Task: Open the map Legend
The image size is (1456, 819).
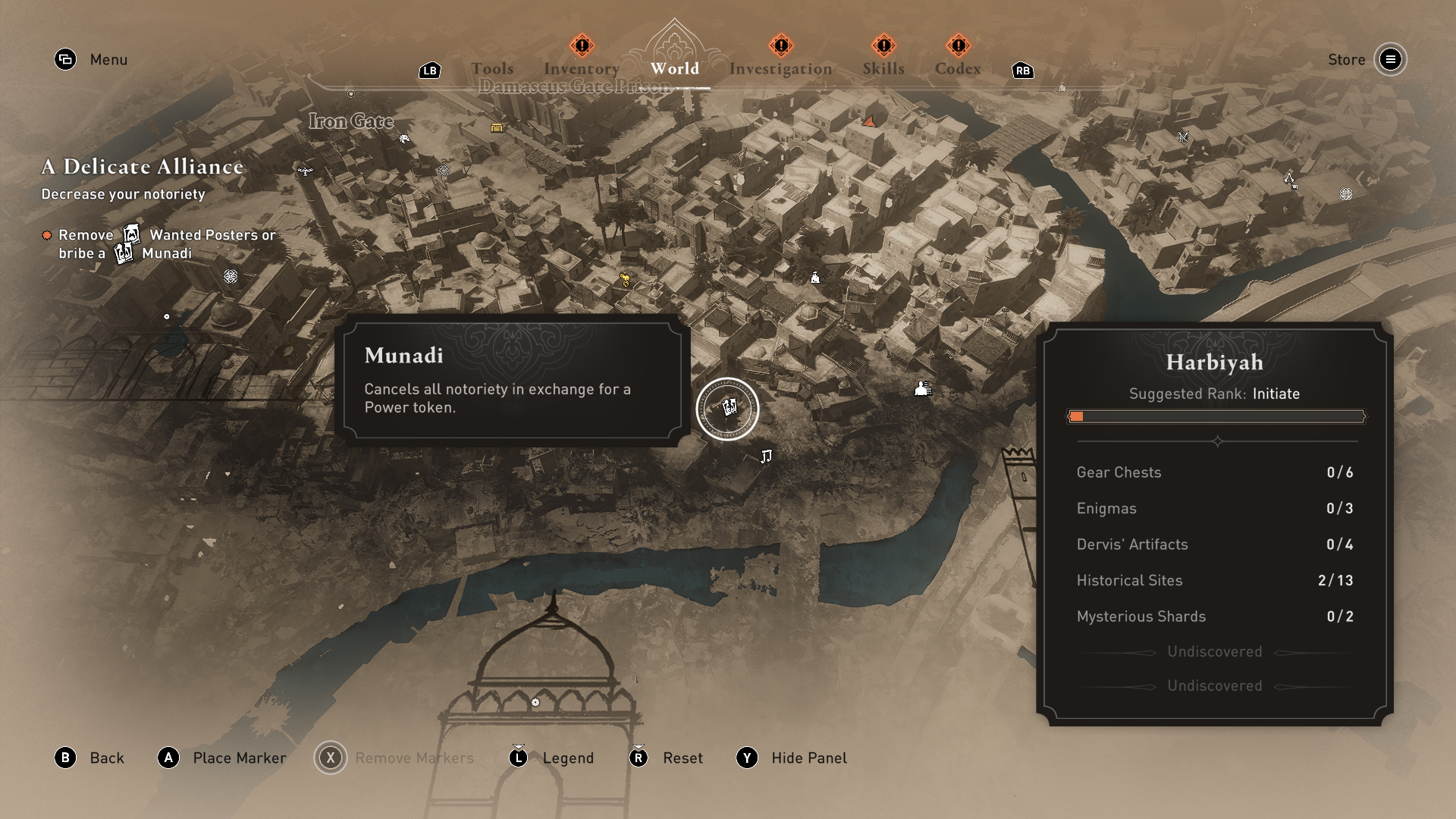Action: click(x=568, y=758)
